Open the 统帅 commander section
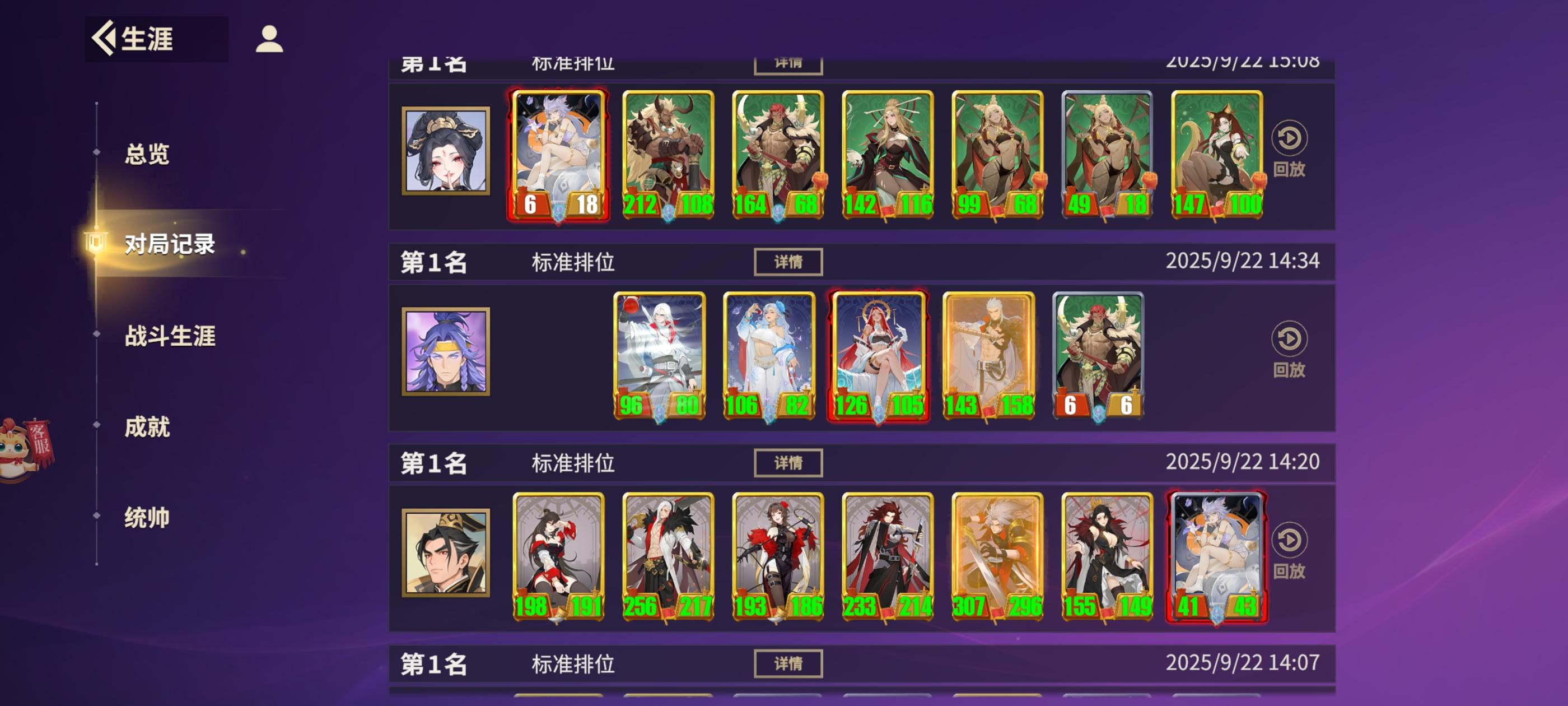 point(147,519)
